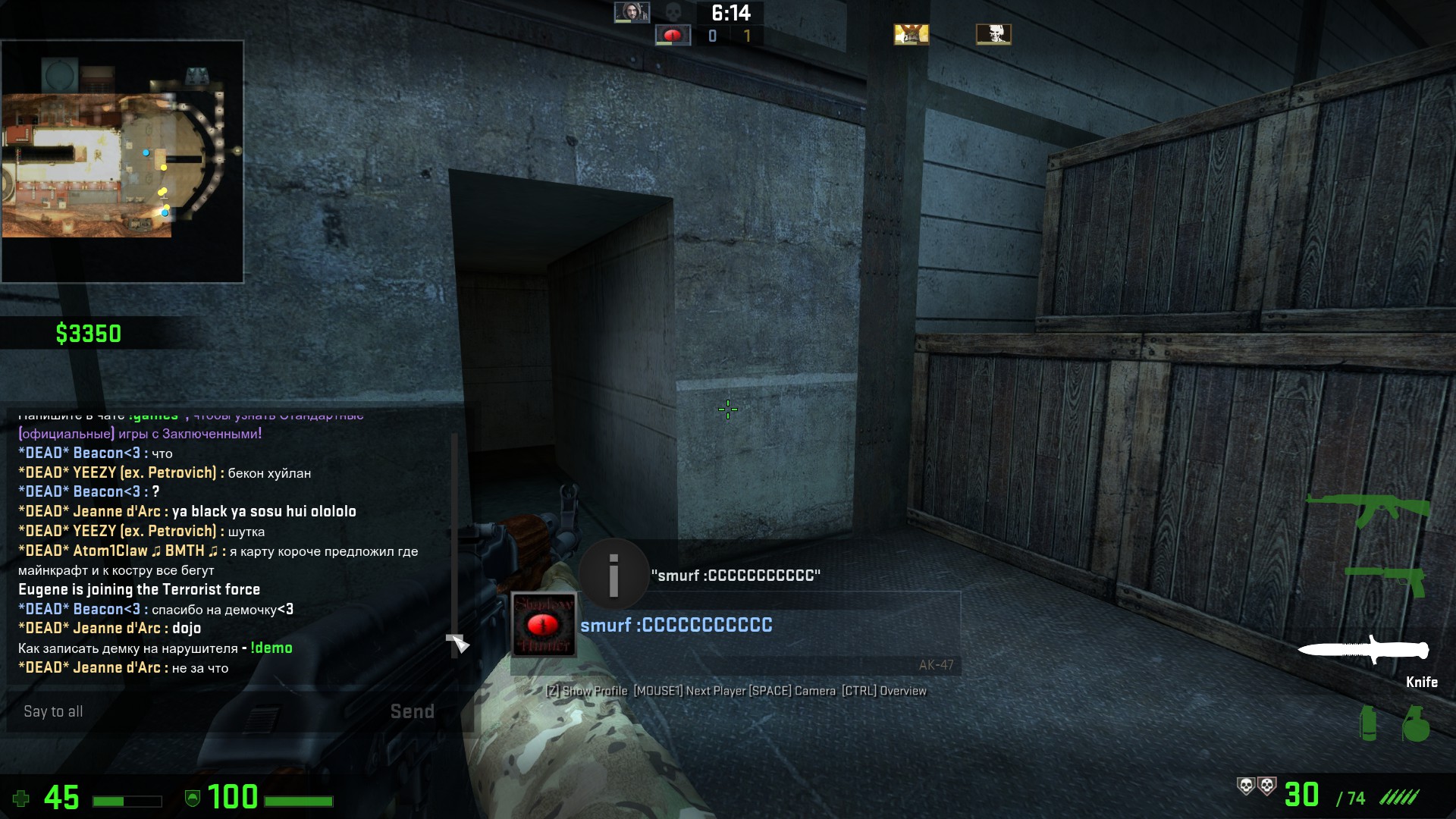Screen dimensions: 1456x819
Task: Click the "Say to all" chat input
Action: [x=197, y=711]
